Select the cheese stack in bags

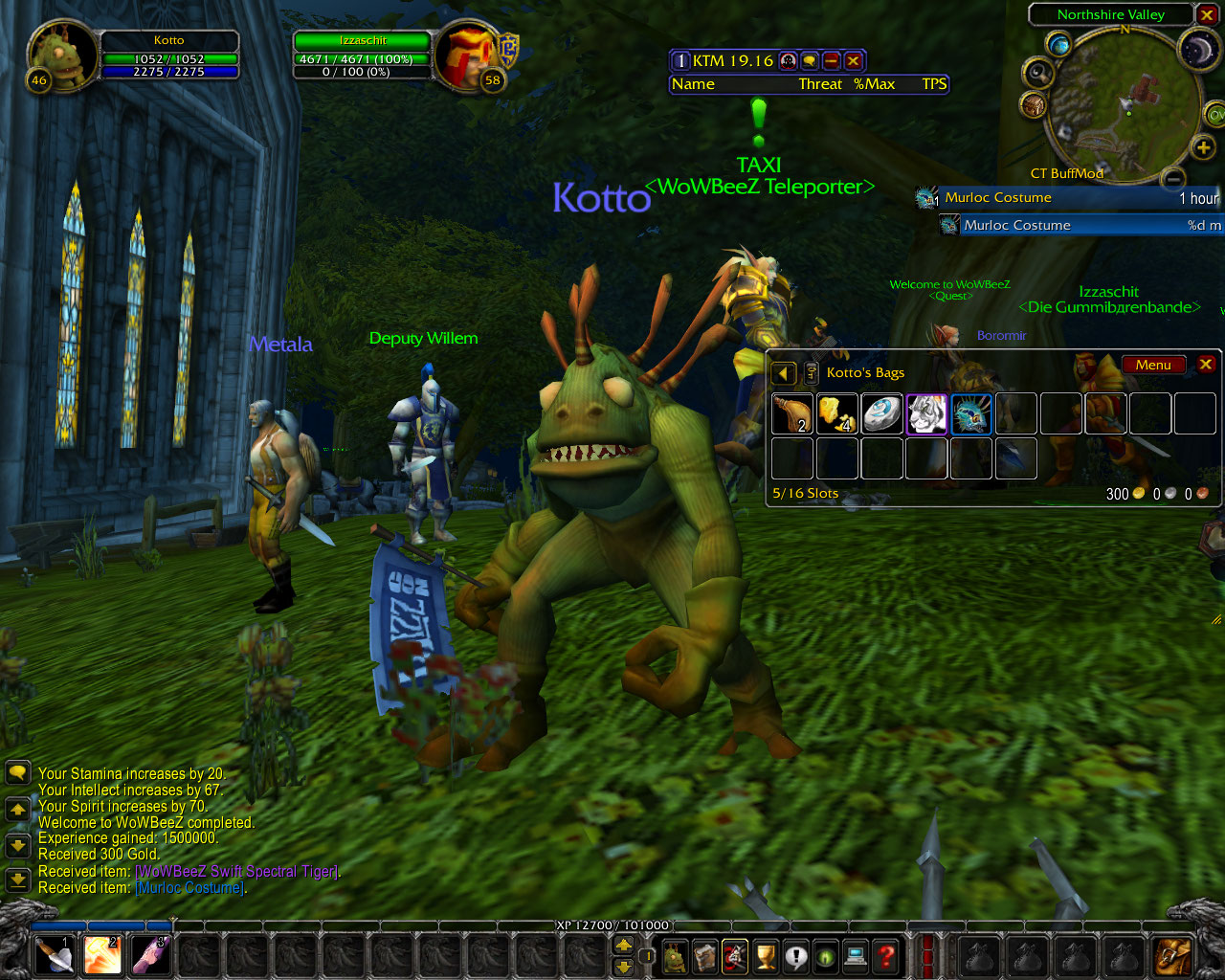coord(836,414)
